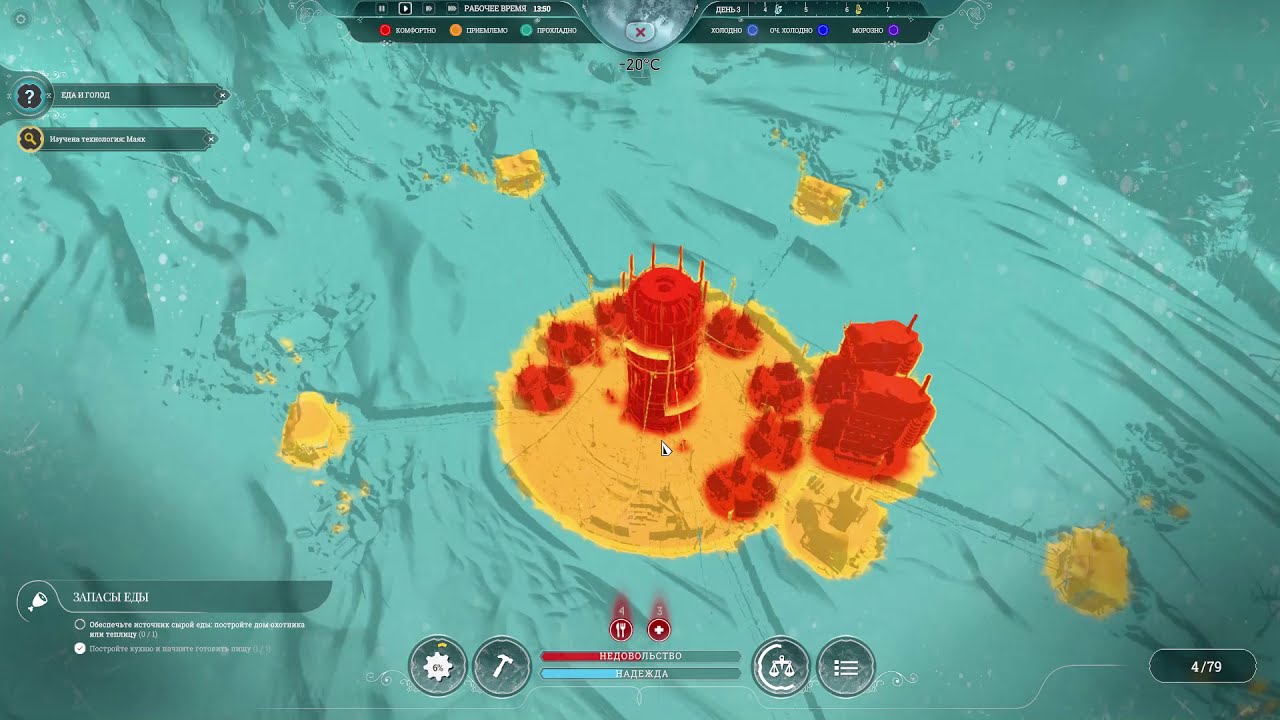Dismiss the 'Еда и голод' notification
The width and height of the screenshot is (1280, 720).
tap(223, 95)
